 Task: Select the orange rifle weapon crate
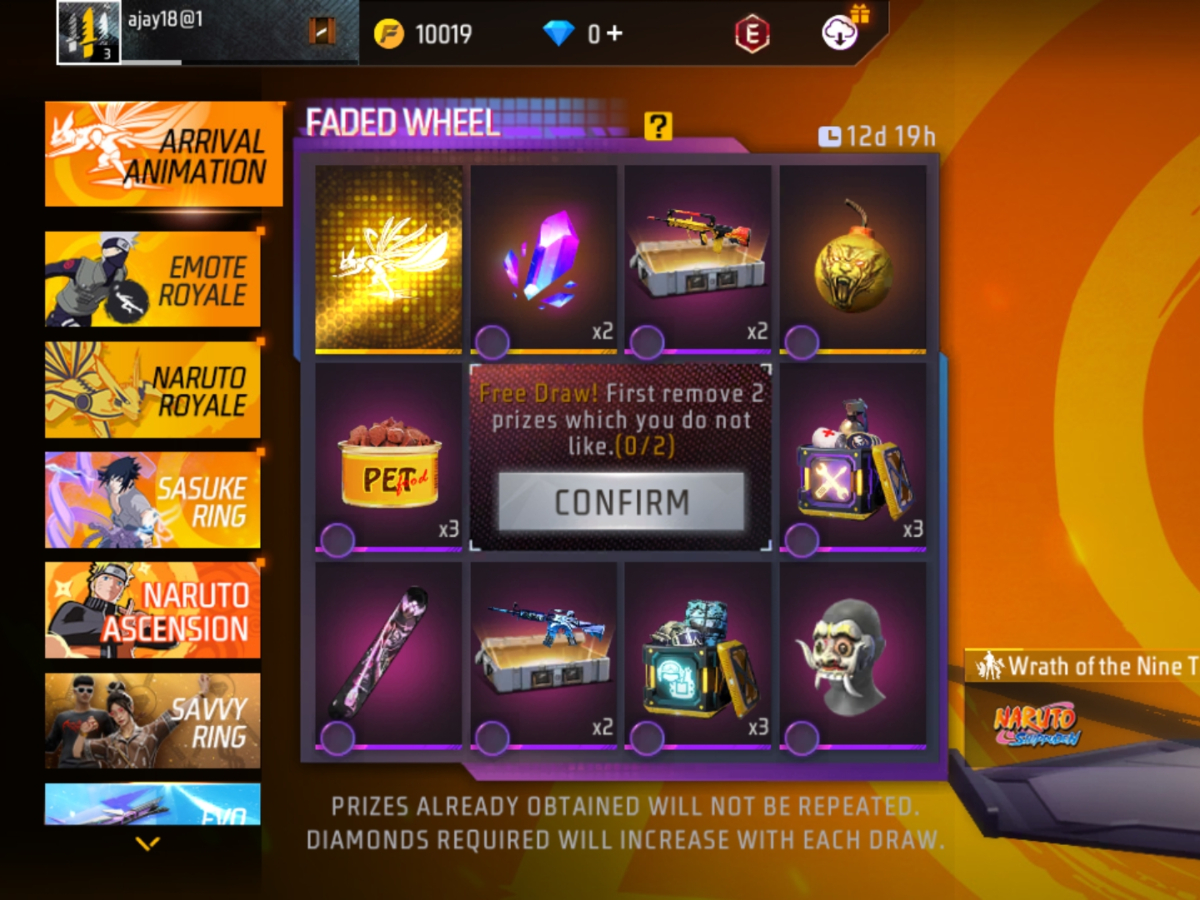(x=698, y=259)
